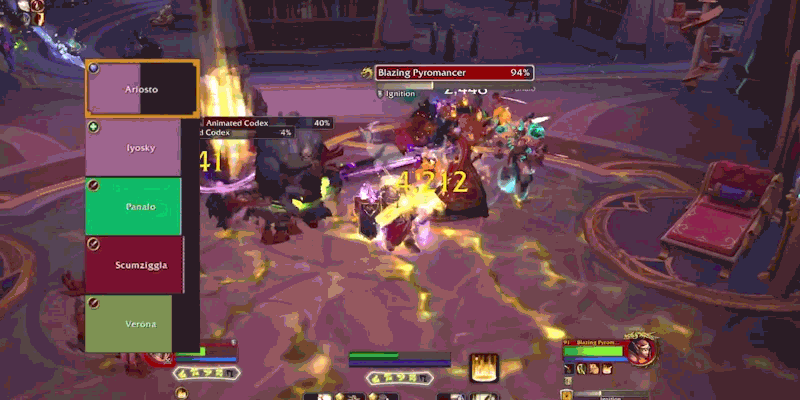Select the Animated Codex nameplate at 40%
This screenshot has height=400, width=800.
[x=270, y=123]
